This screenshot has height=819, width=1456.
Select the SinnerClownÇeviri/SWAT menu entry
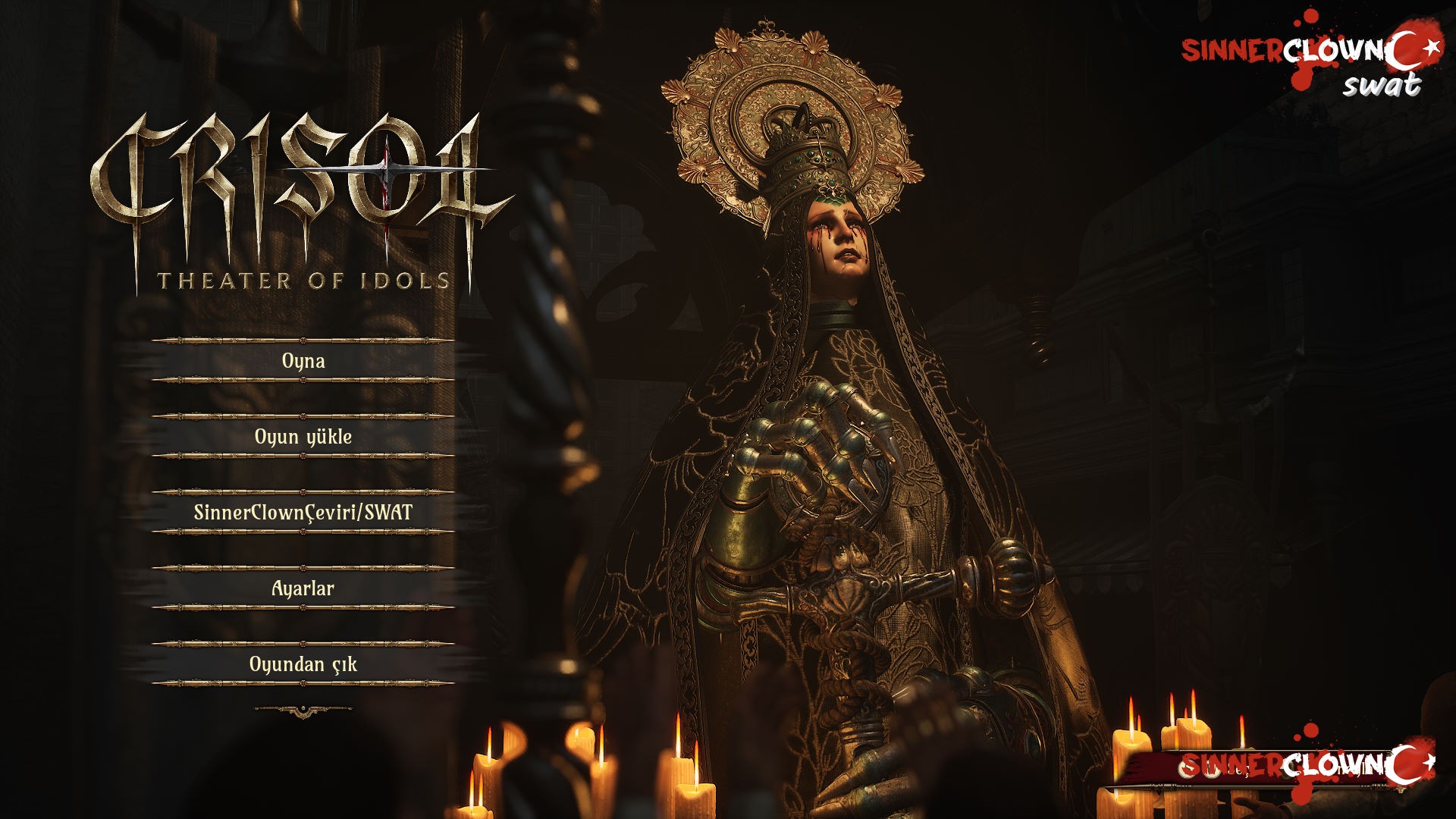[303, 513]
